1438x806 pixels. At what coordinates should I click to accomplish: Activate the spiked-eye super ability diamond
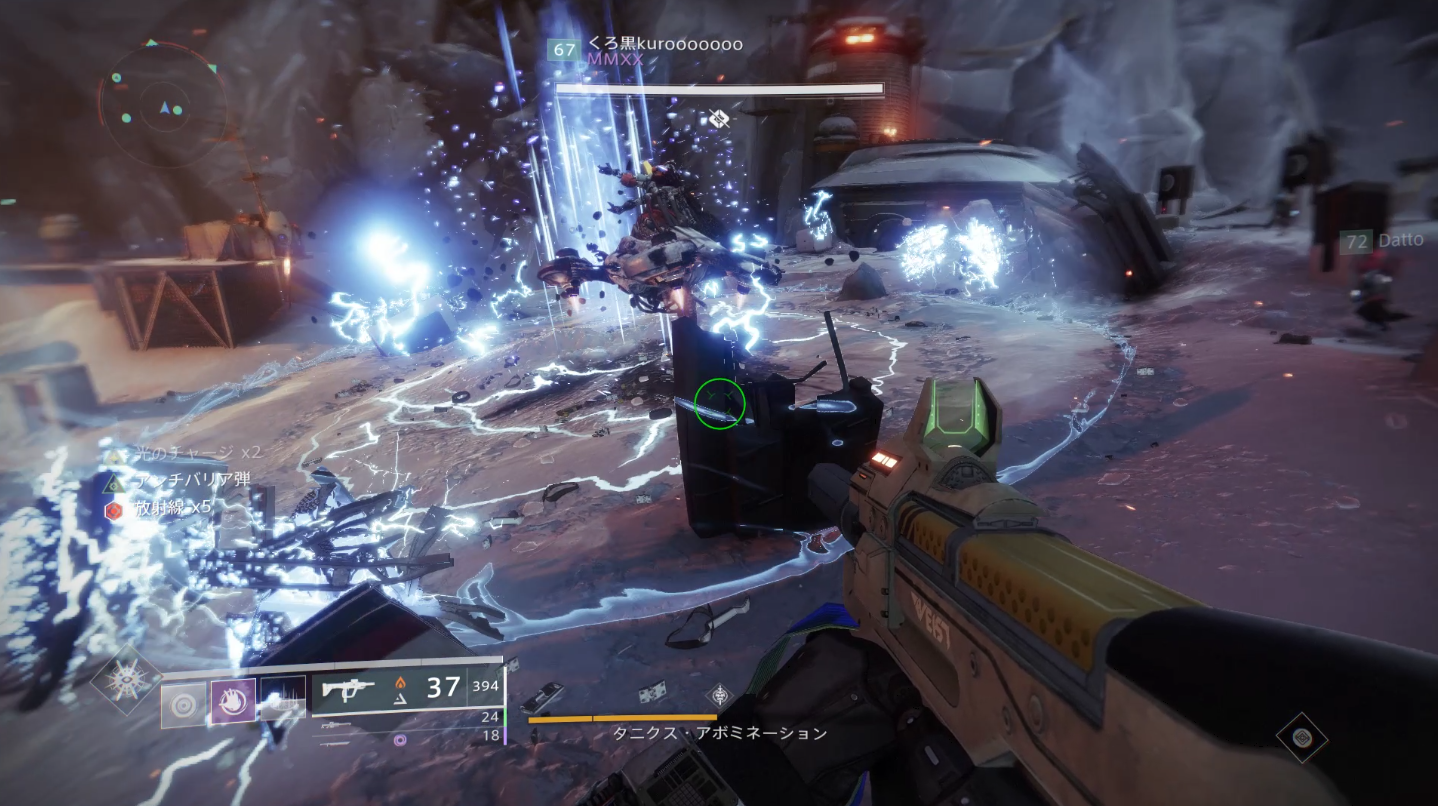point(127,680)
